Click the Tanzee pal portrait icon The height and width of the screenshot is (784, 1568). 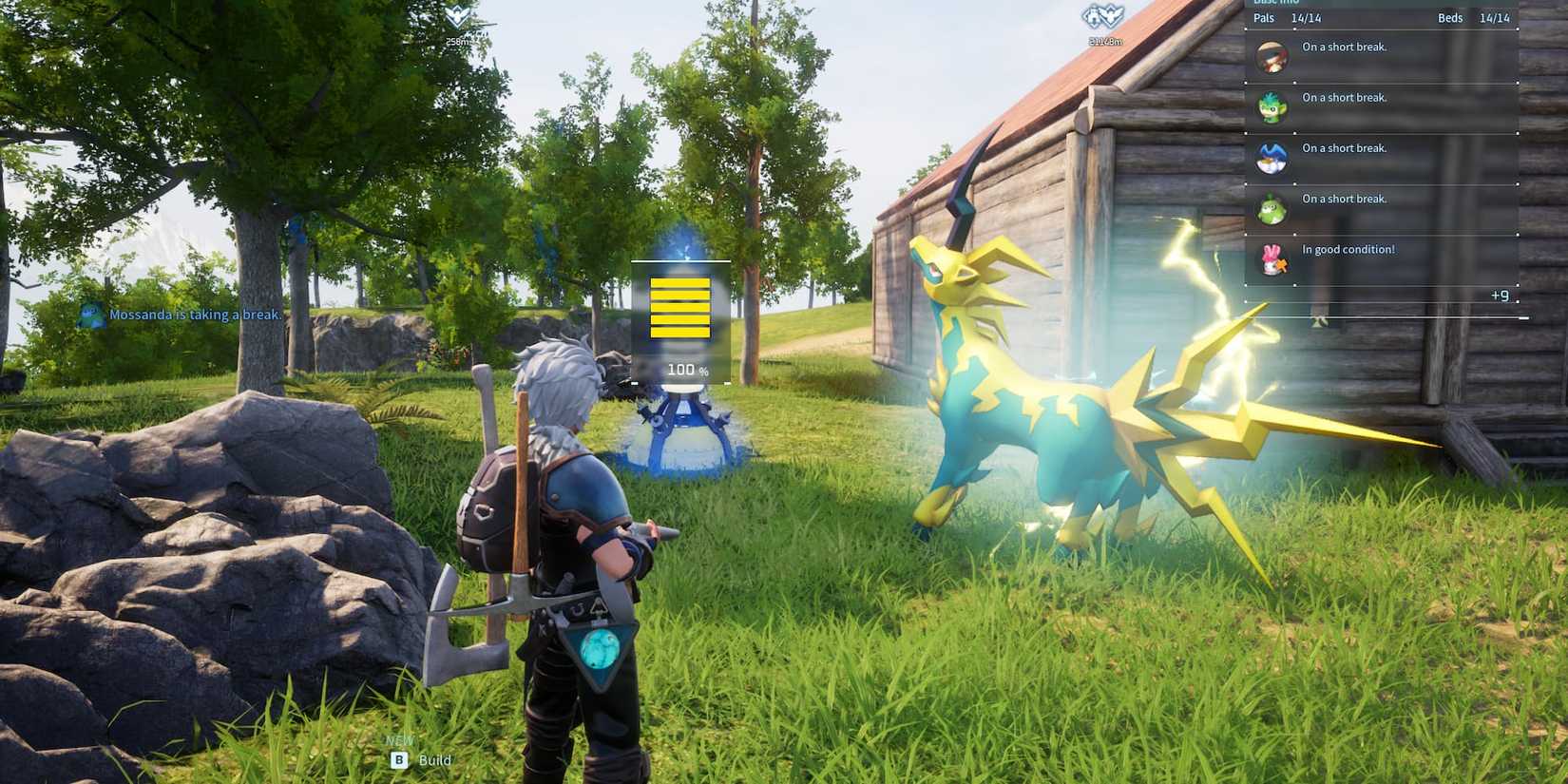click(1272, 107)
